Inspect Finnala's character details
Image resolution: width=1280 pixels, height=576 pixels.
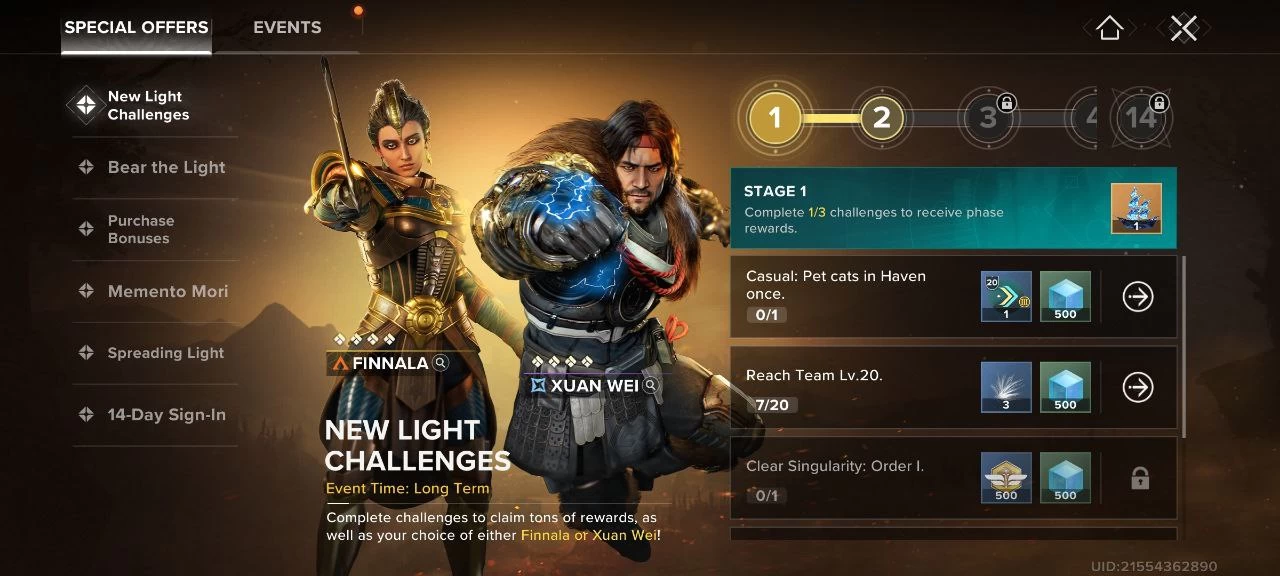(441, 363)
